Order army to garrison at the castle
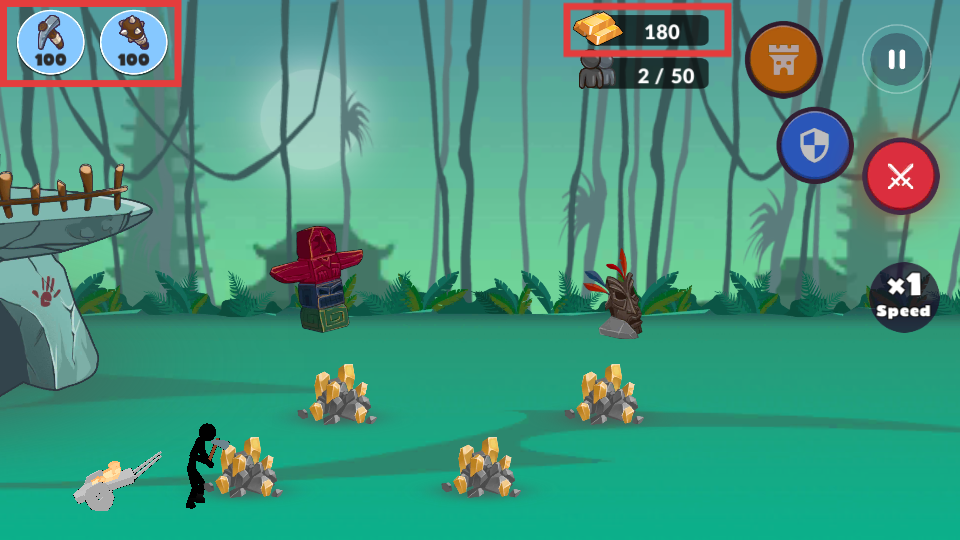The height and width of the screenshot is (540, 960). click(783, 59)
